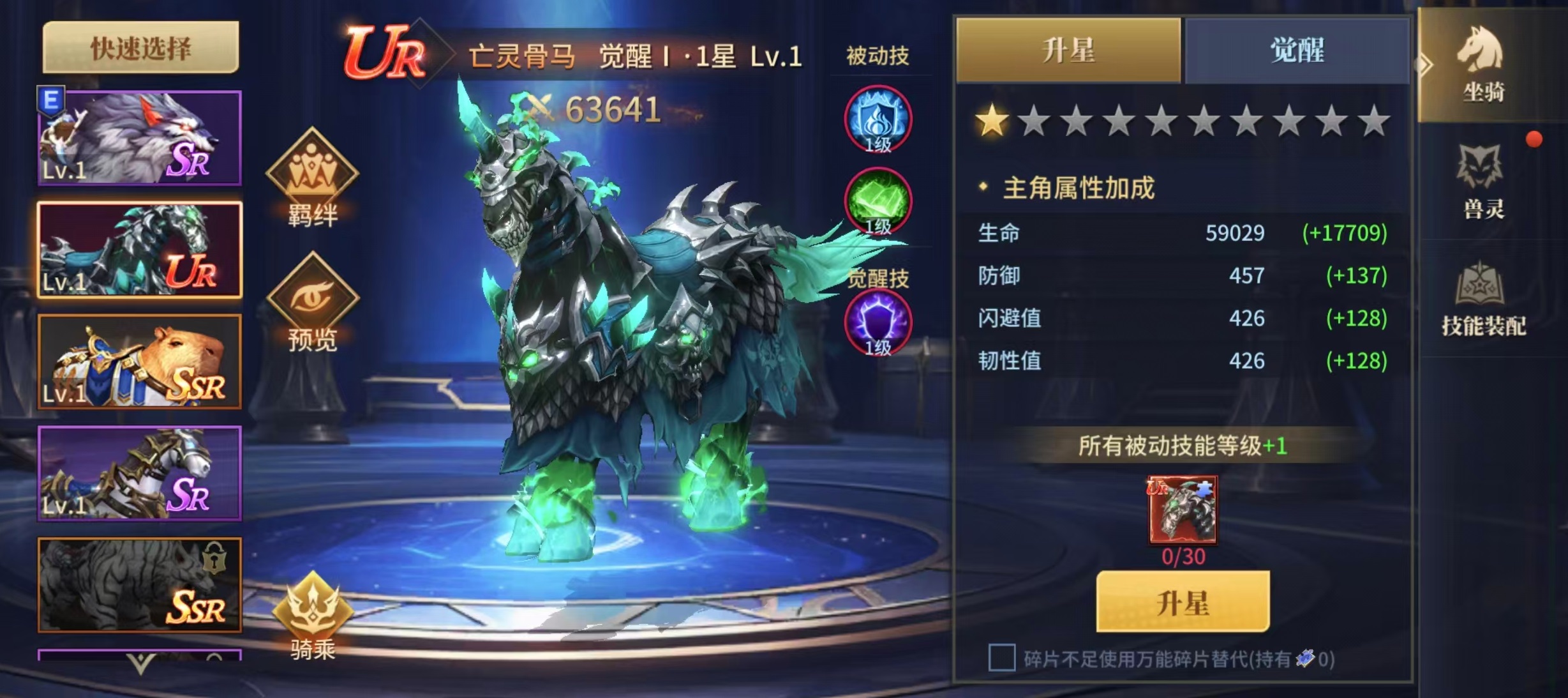Viewport: 1568px width, 698px height.
Task: Select the UR bone horse mount thumbnail
Action: tap(140, 250)
